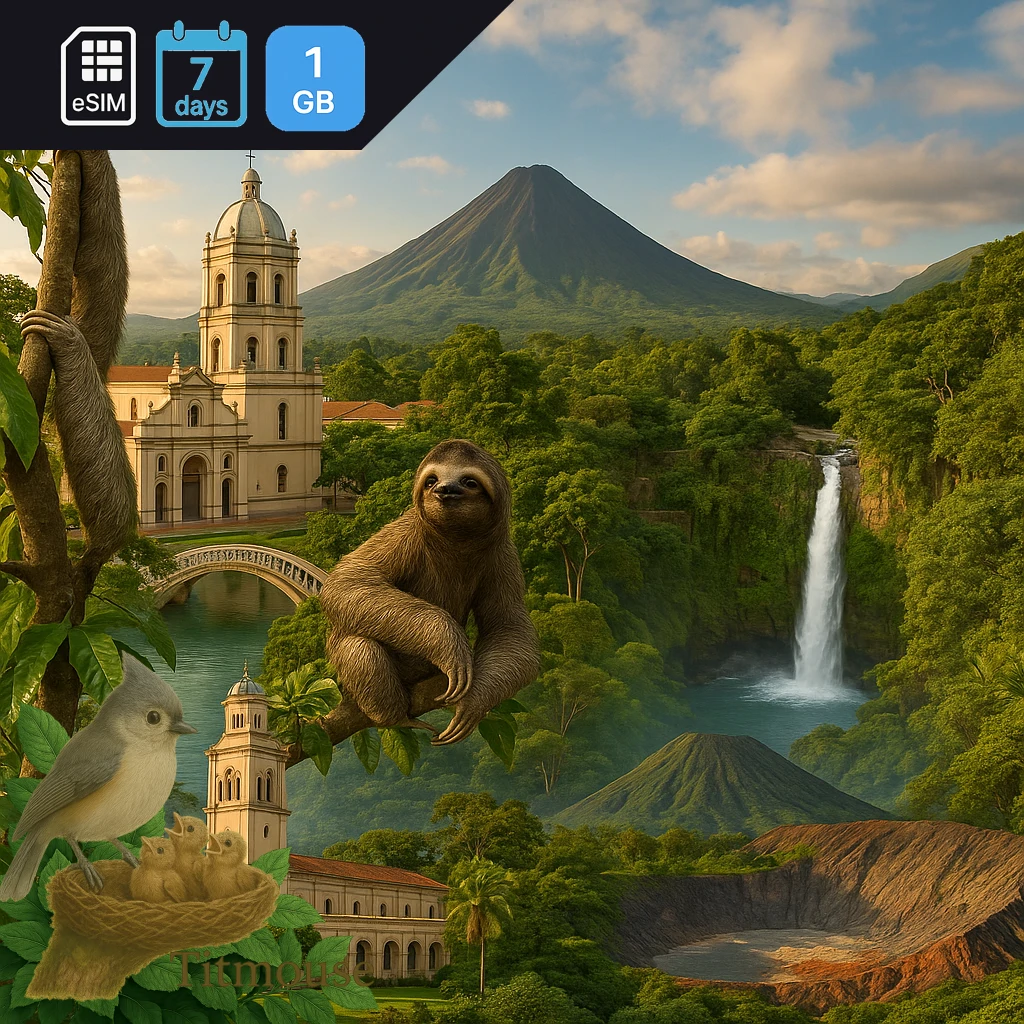Select the 7 days calendar badge
Viewport: 1024px width, 1024px height.
[201, 76]
